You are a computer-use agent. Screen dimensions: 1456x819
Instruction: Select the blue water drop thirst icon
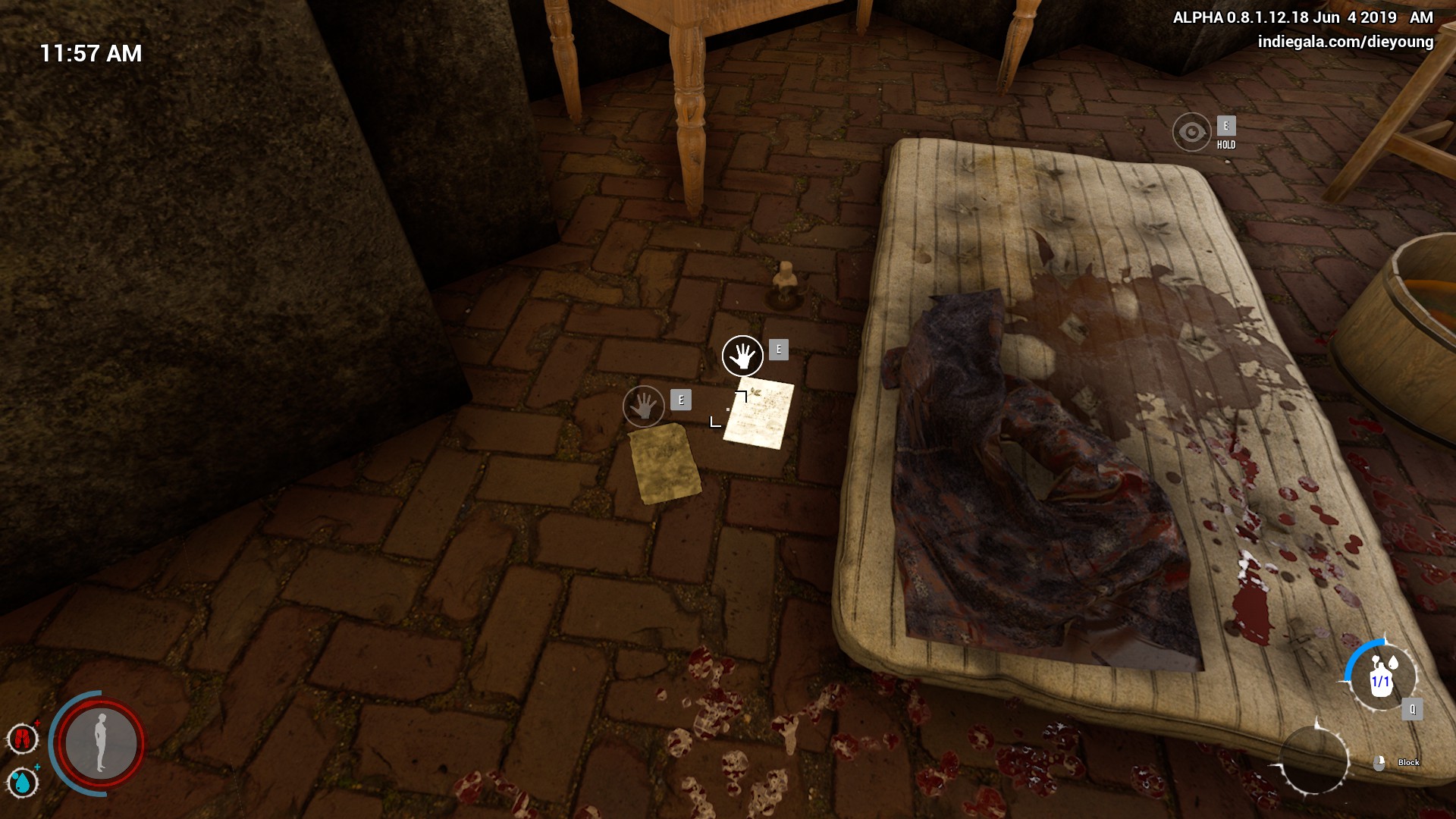coord(22,782)
